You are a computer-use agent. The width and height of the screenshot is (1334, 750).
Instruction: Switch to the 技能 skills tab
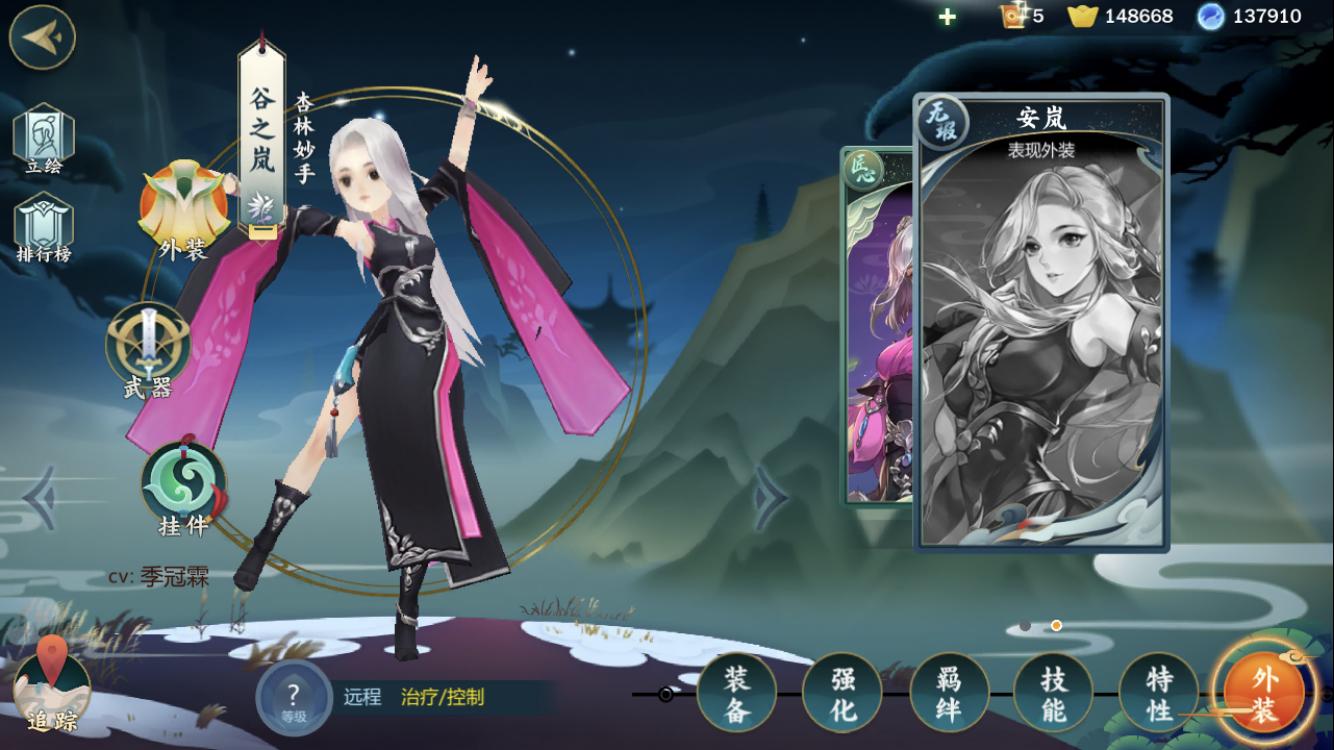(1053, 693)
